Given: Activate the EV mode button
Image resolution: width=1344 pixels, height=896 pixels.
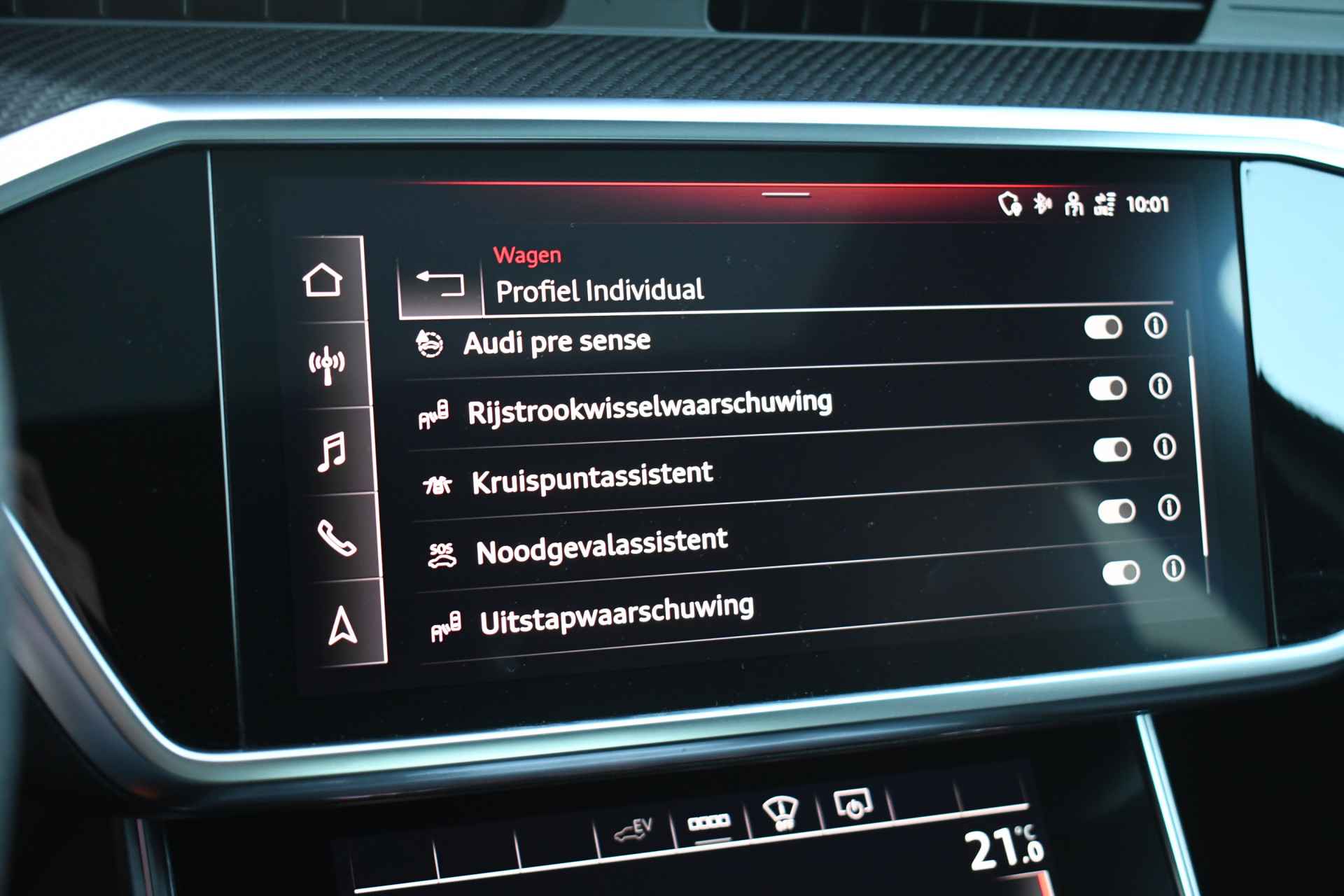Looking at the screenshot, I should pos(633,830).
